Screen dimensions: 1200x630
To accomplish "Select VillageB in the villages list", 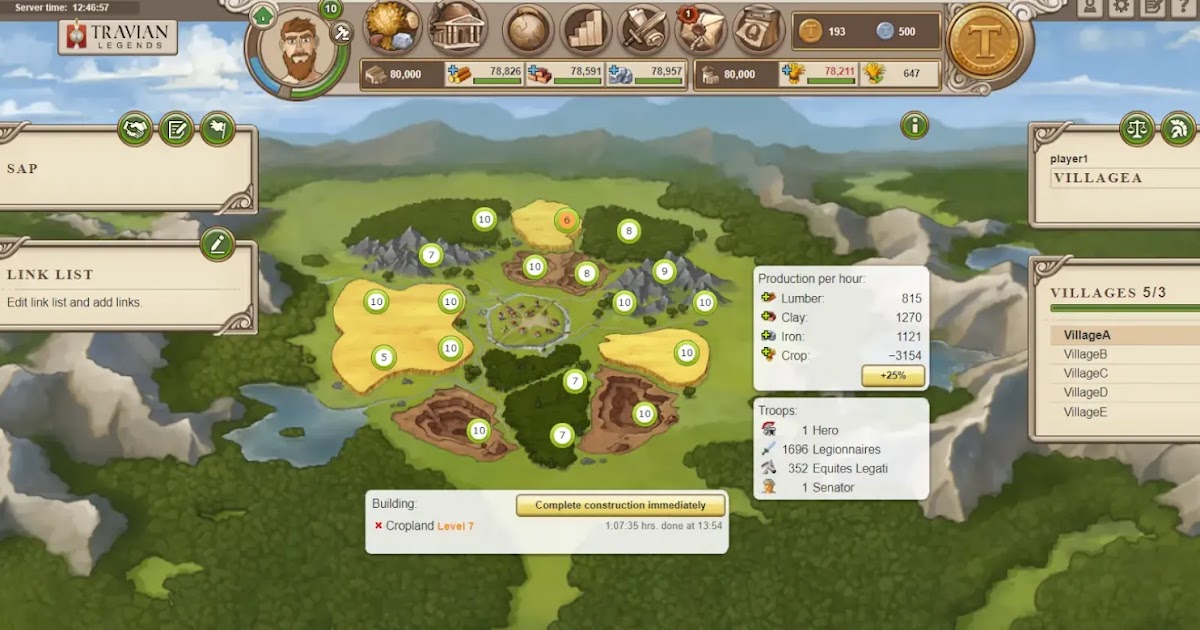I will point(1085,354).
